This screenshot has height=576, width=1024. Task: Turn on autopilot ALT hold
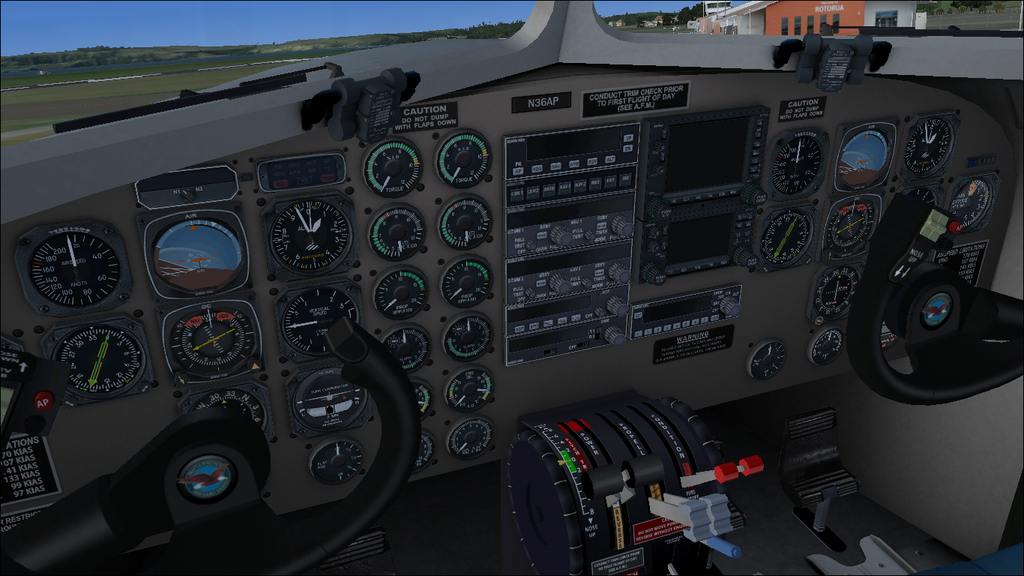tap(608, 160)
